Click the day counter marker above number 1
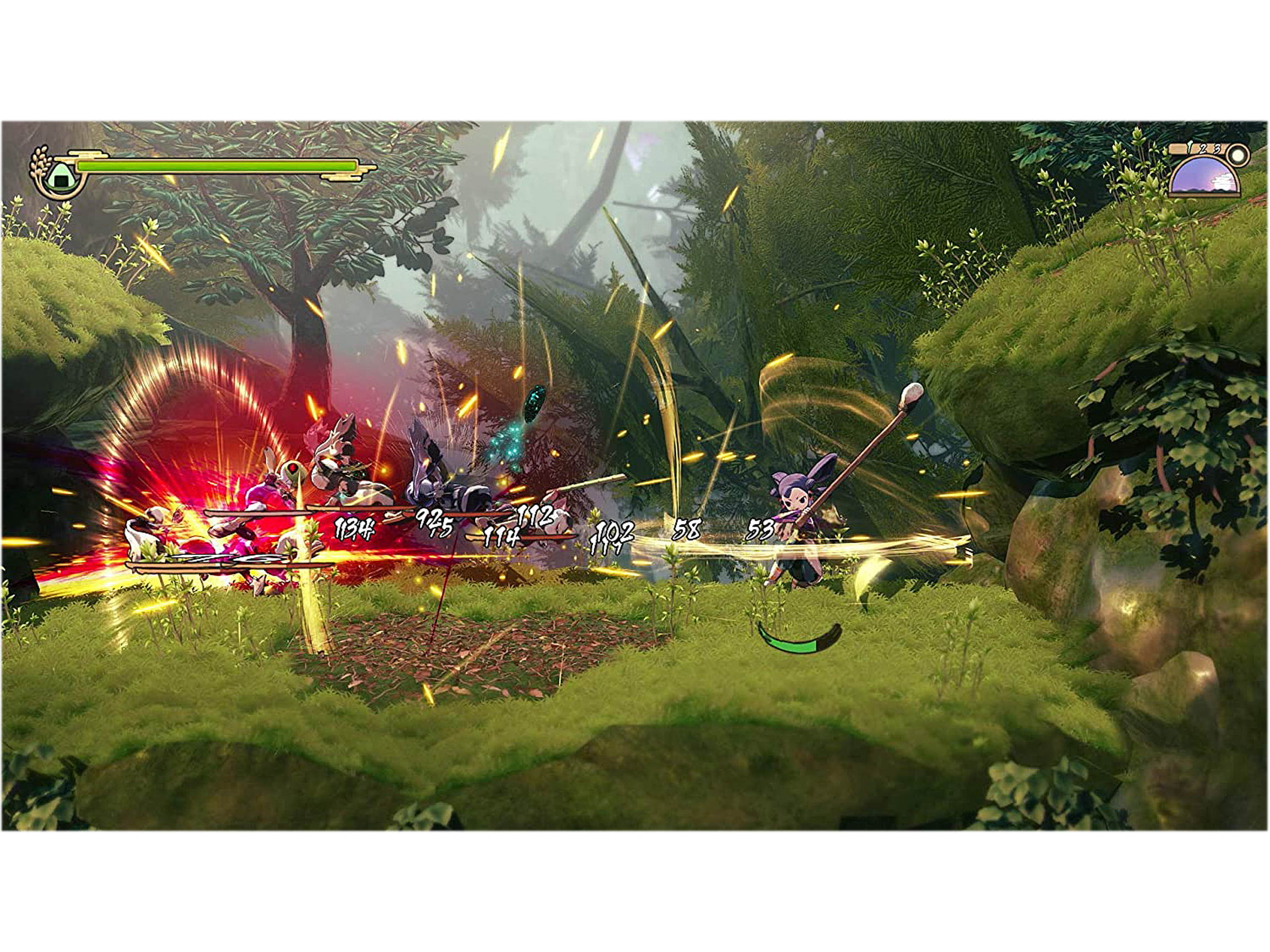1270x952 pixels. [x=1190, y=147]
